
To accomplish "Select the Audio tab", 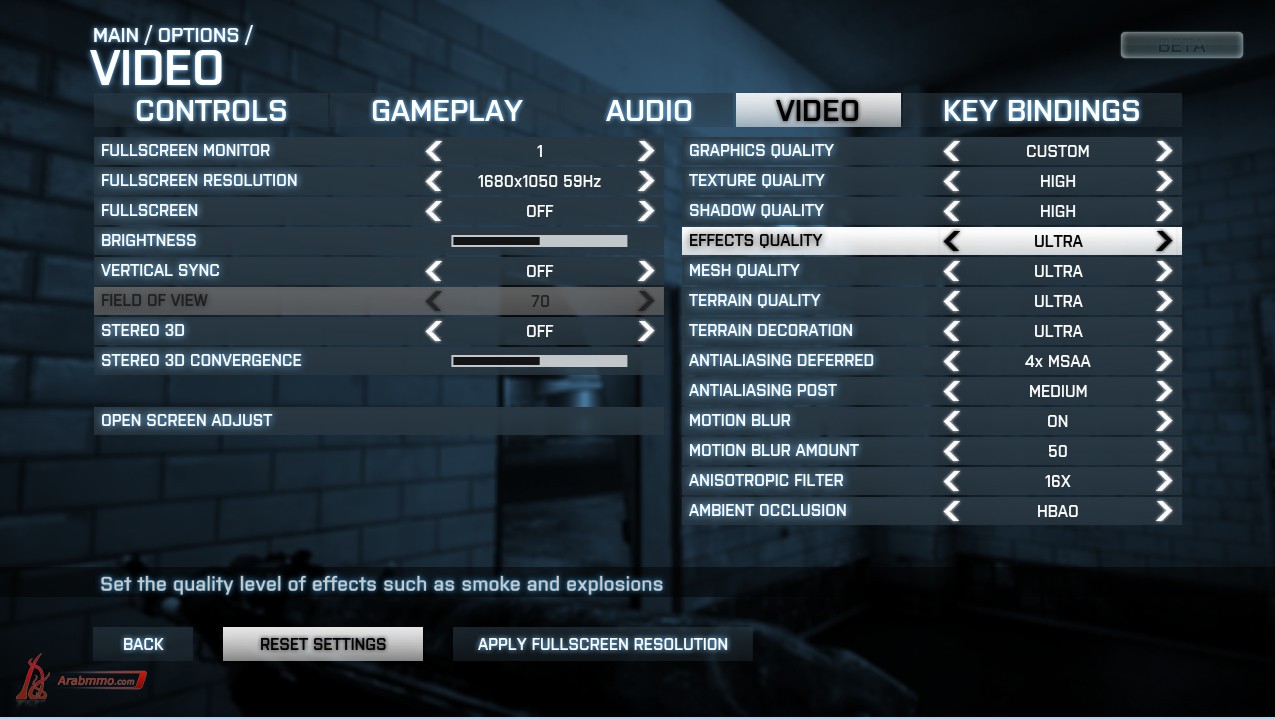I will pos(649,111).
